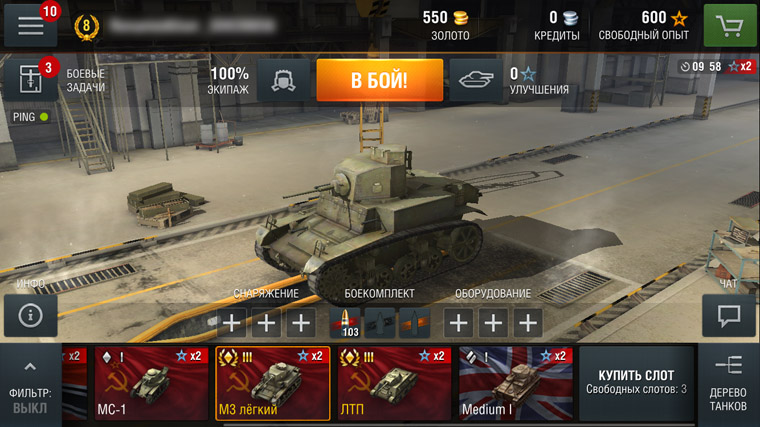Click the free experience Свободный опыт counter

[x=644, y=25]
